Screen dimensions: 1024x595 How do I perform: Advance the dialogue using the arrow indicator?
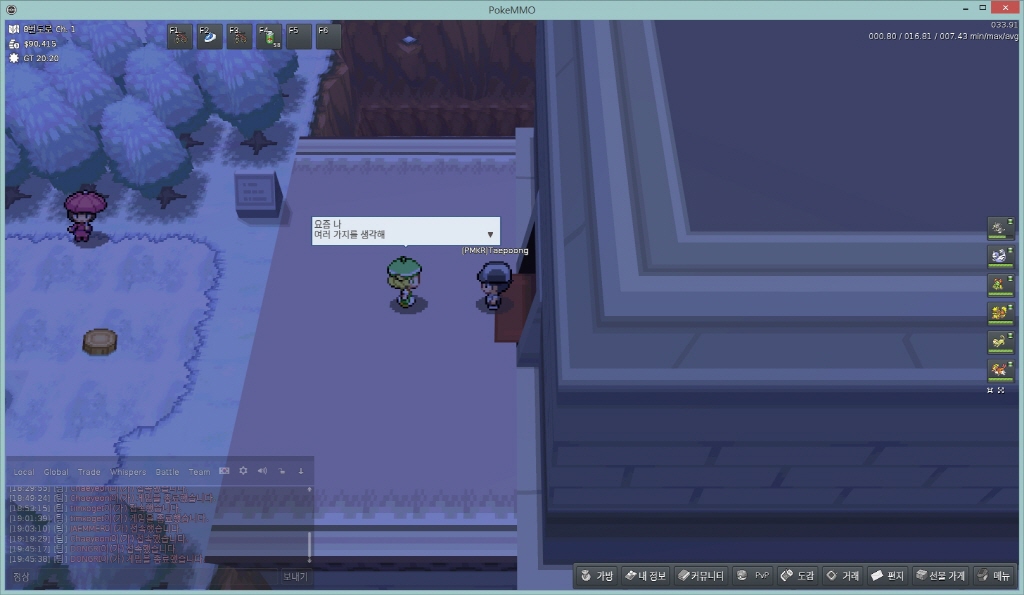pyautogui.click(x=490, y=234)
